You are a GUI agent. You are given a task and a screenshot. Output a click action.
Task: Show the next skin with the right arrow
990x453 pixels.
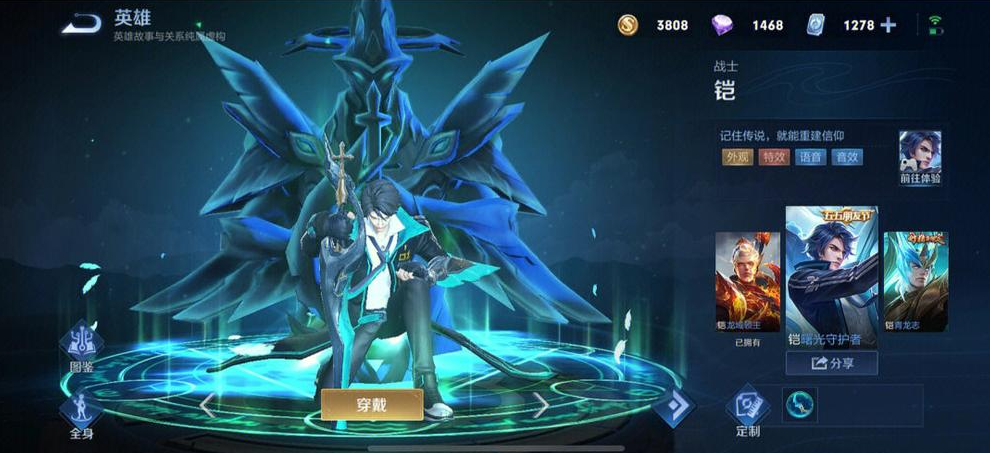539,405
